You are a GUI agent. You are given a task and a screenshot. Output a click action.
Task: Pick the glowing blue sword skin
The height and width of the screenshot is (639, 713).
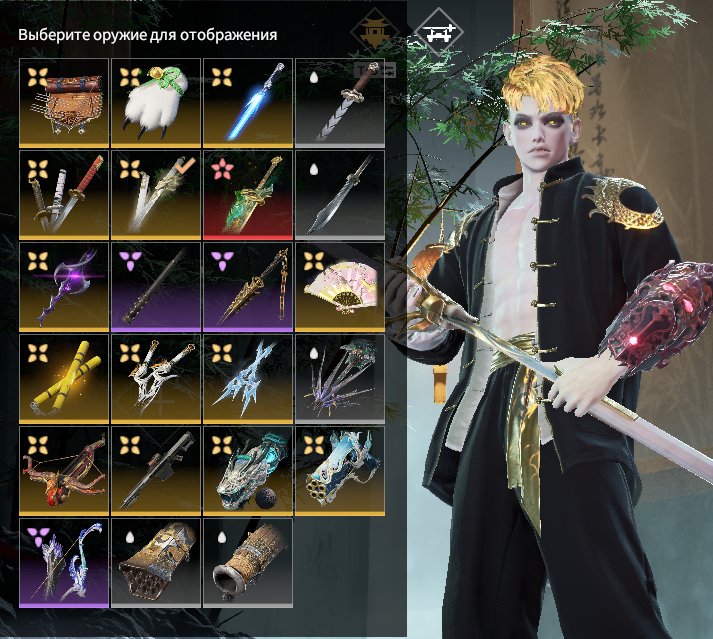(x=248, y=103)
